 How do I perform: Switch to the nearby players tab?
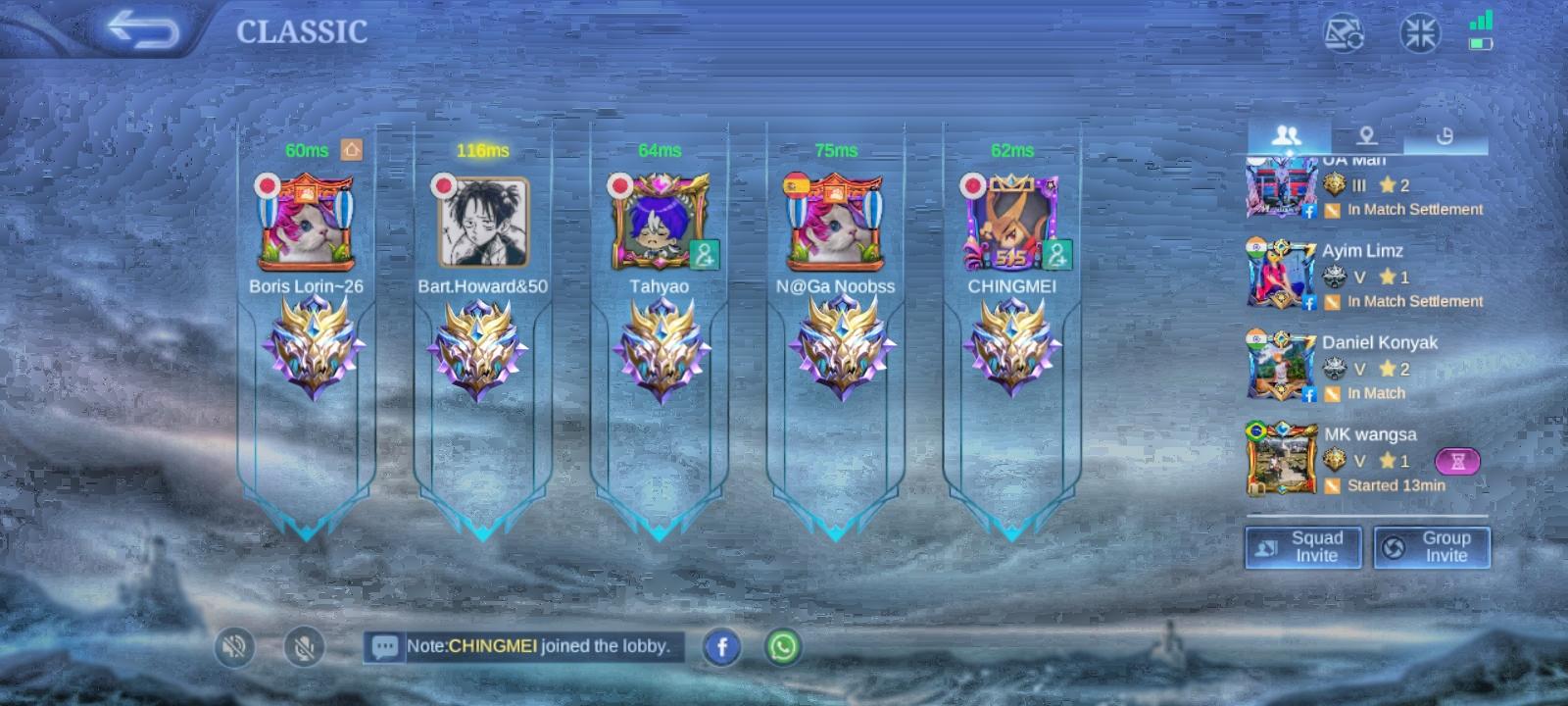[1366, 136]
